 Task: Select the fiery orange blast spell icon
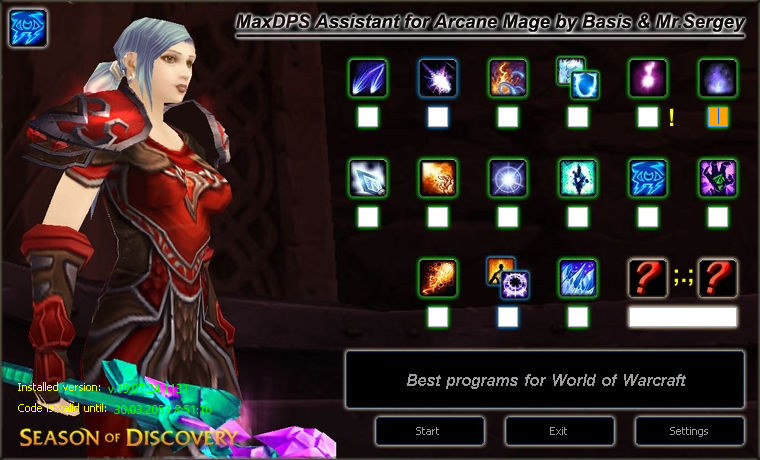click(438, 178)
